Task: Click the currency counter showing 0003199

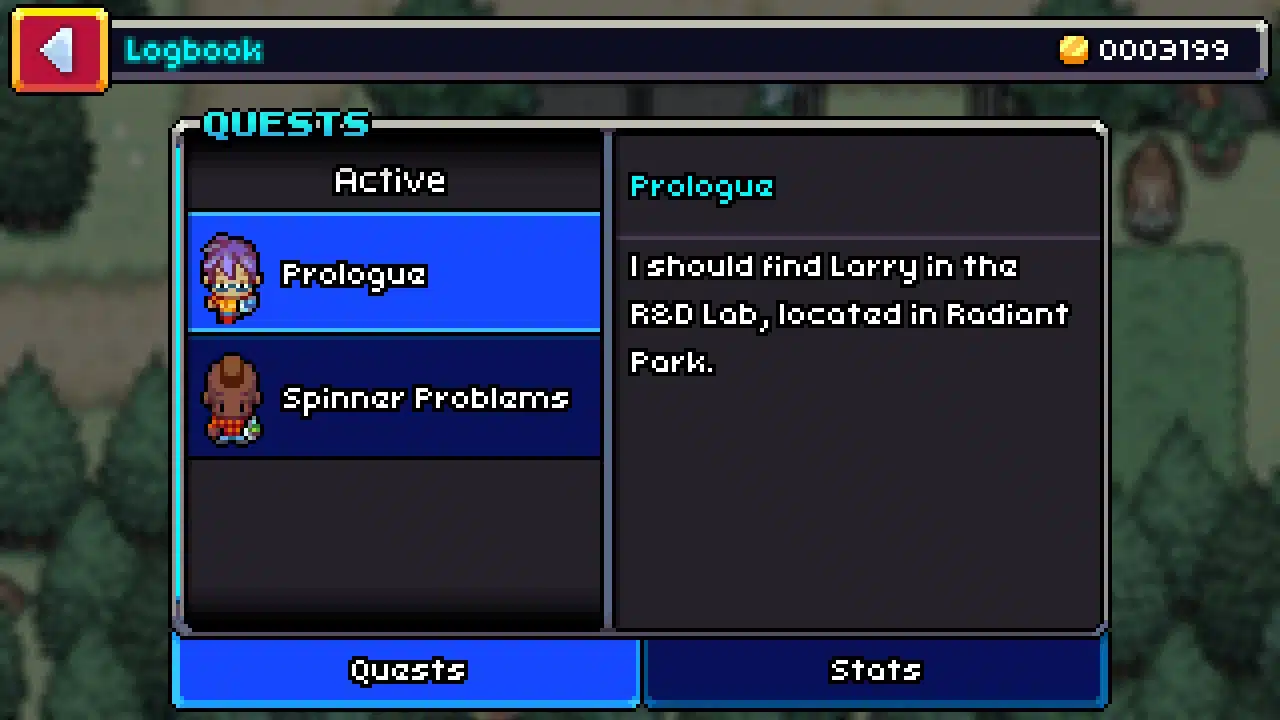Action: pyautogui.click(x=1163, y=50)
